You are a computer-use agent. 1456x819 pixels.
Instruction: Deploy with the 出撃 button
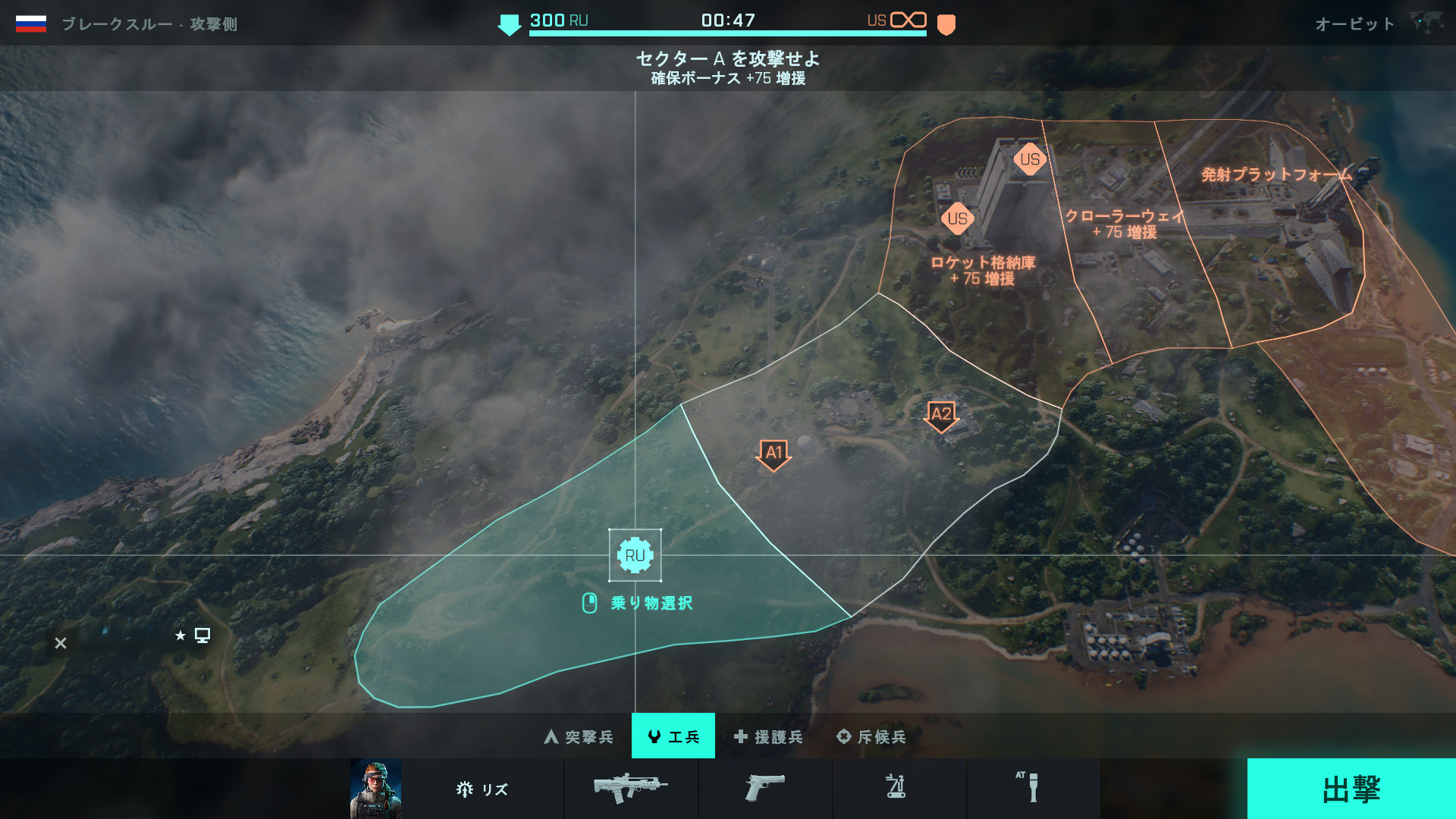(x=1351, y=789)
